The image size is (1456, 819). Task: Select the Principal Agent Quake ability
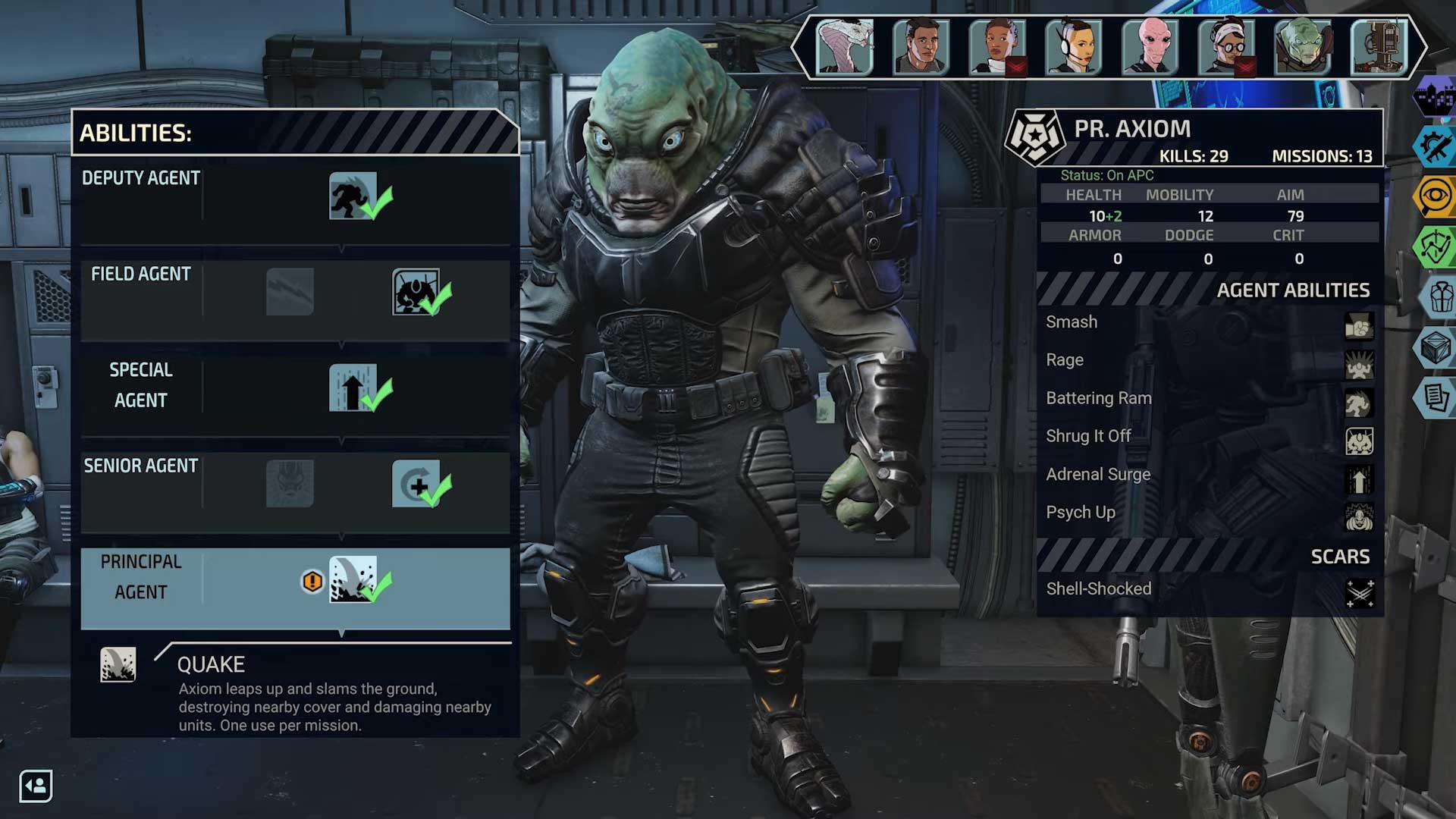(353, 580)
